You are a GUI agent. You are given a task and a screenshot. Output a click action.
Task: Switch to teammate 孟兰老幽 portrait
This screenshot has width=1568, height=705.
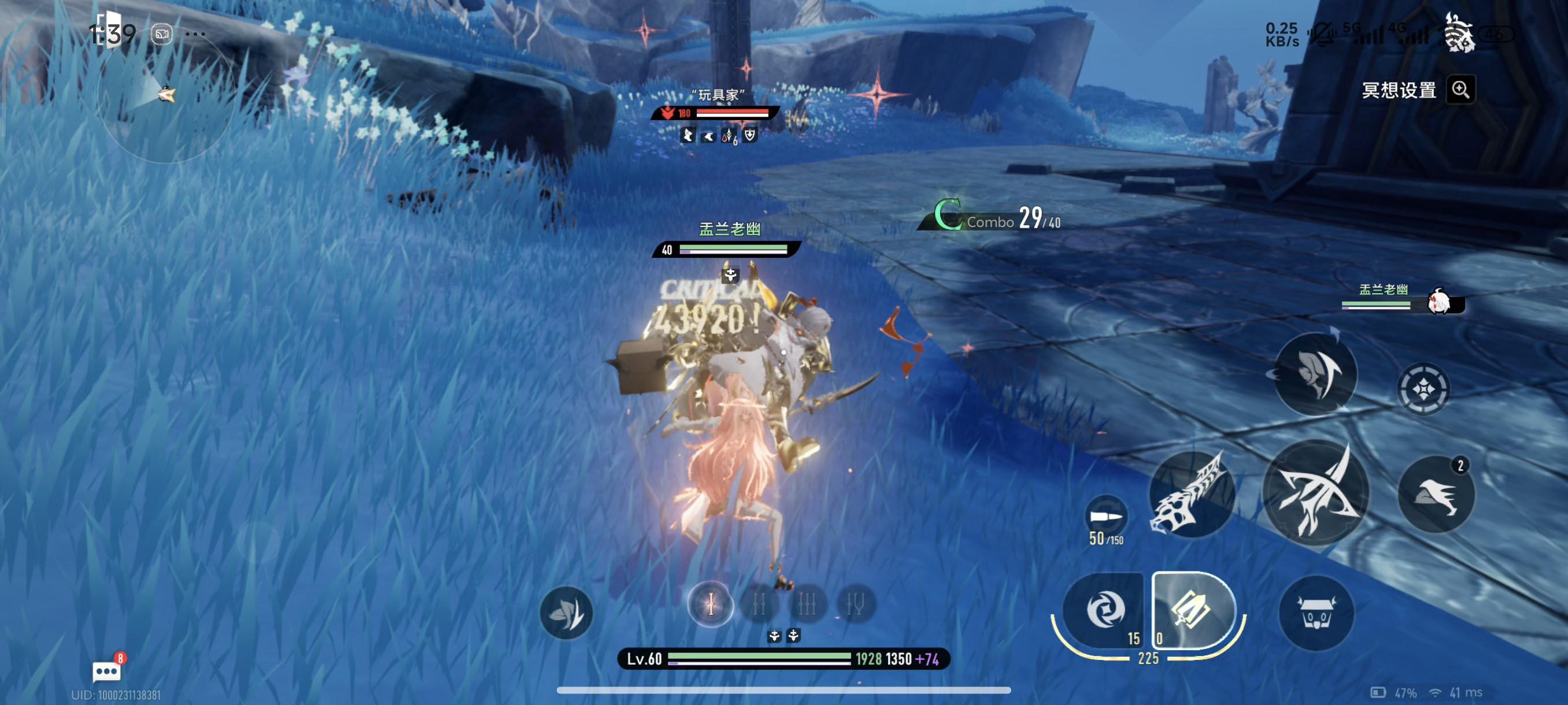[x=1440, y=302]
